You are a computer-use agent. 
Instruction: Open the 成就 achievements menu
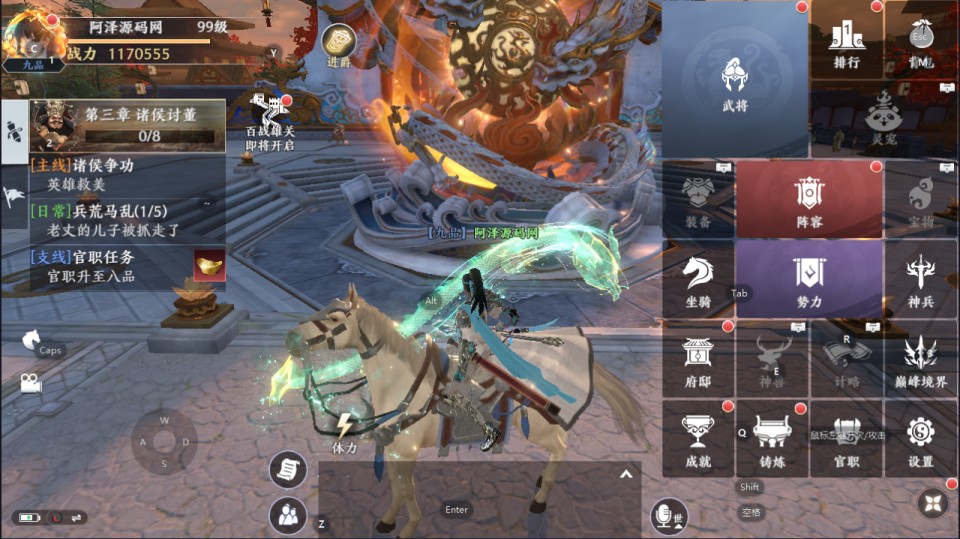tap(698, 439)
